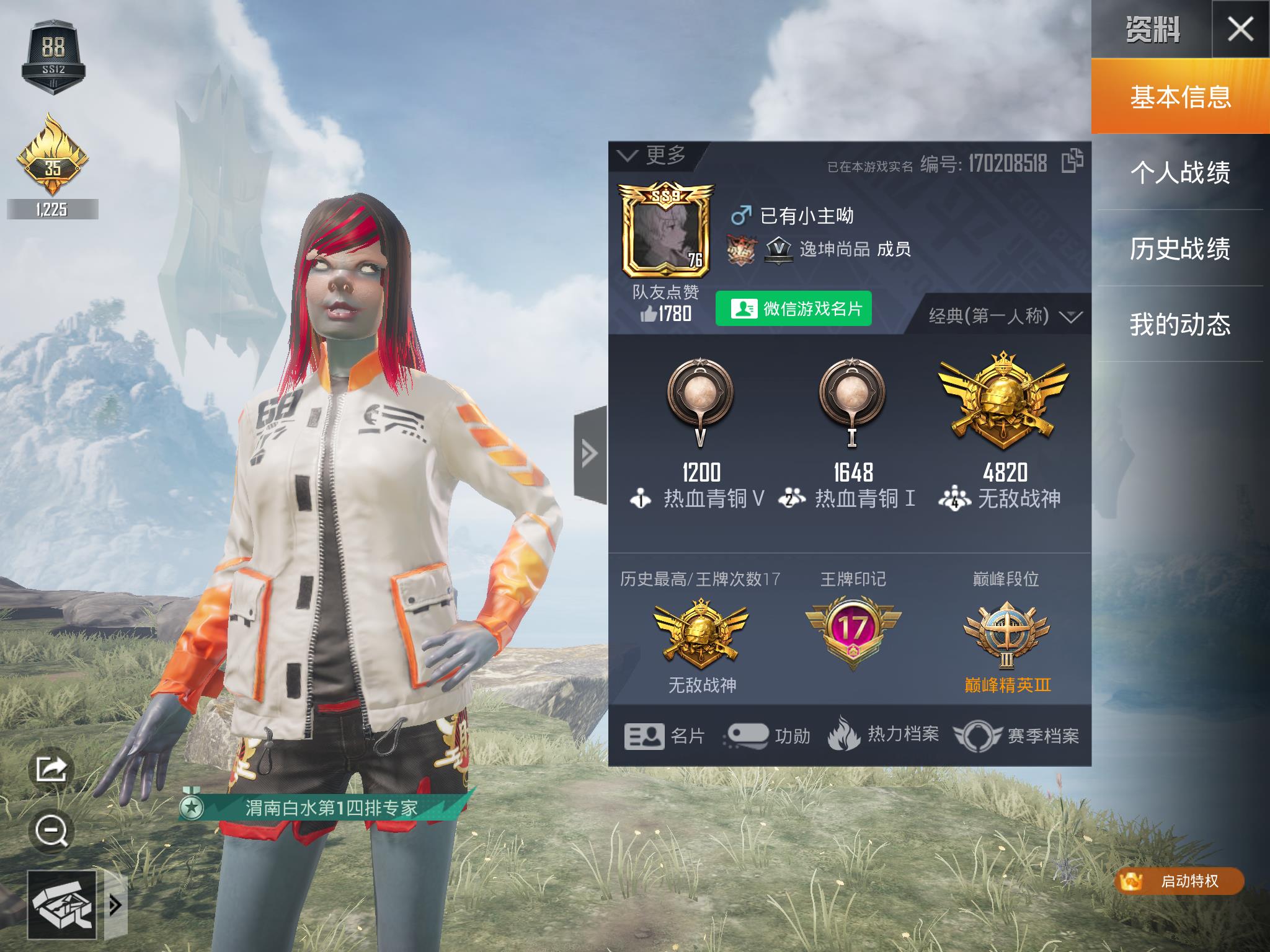The image size is (1270, 952).
Task: View the 功勋 merit page
Action: pos(769,736)
